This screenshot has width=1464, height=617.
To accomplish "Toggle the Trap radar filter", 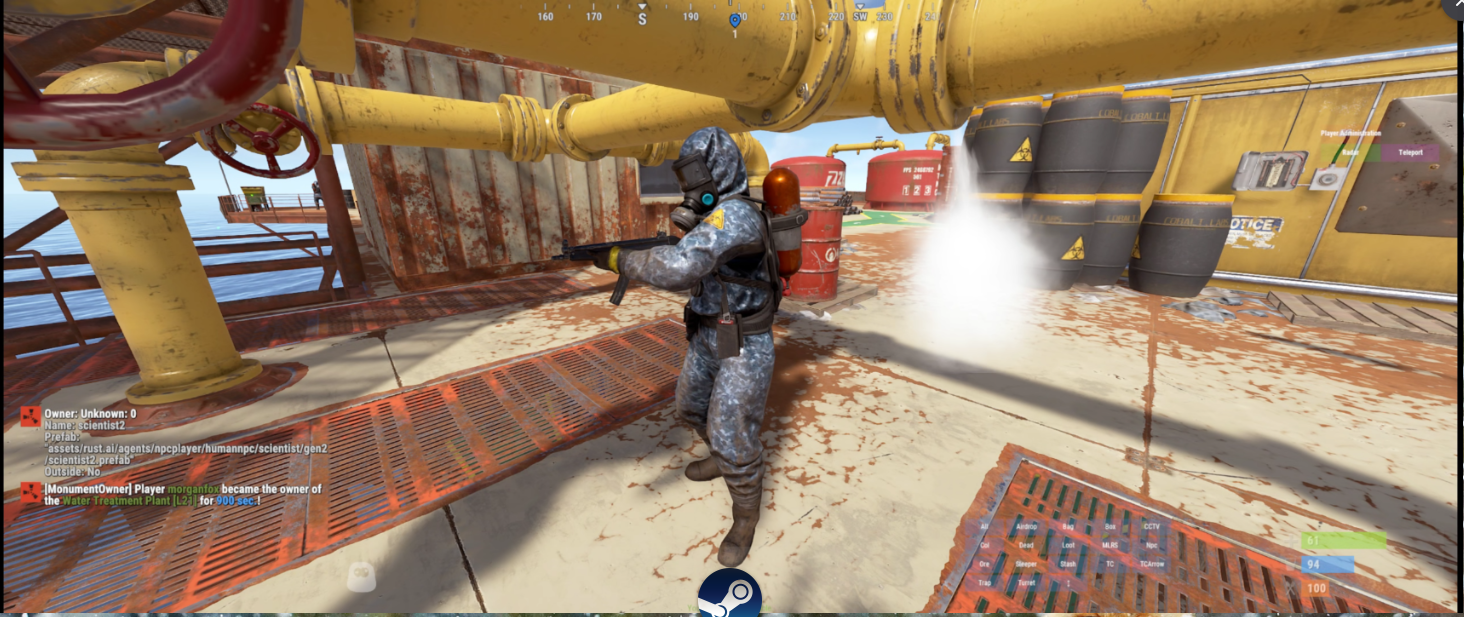I will pyautogui.click(x=984, y=582).
